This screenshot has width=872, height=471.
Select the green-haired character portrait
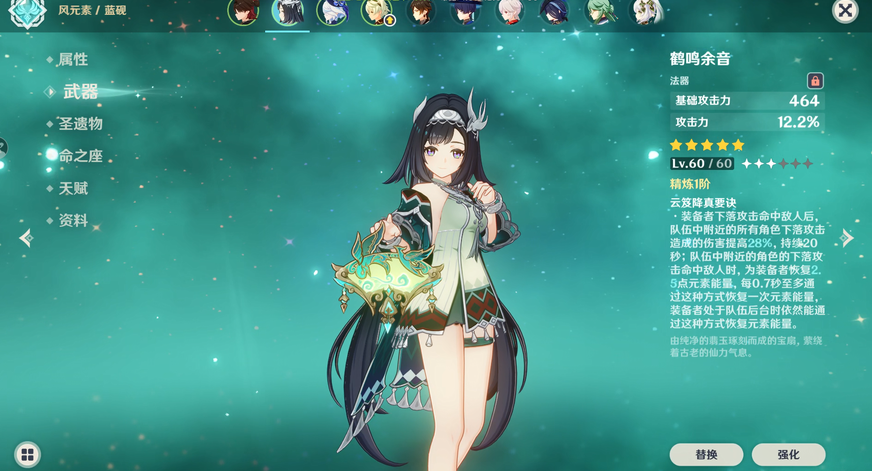click(600, 12)
